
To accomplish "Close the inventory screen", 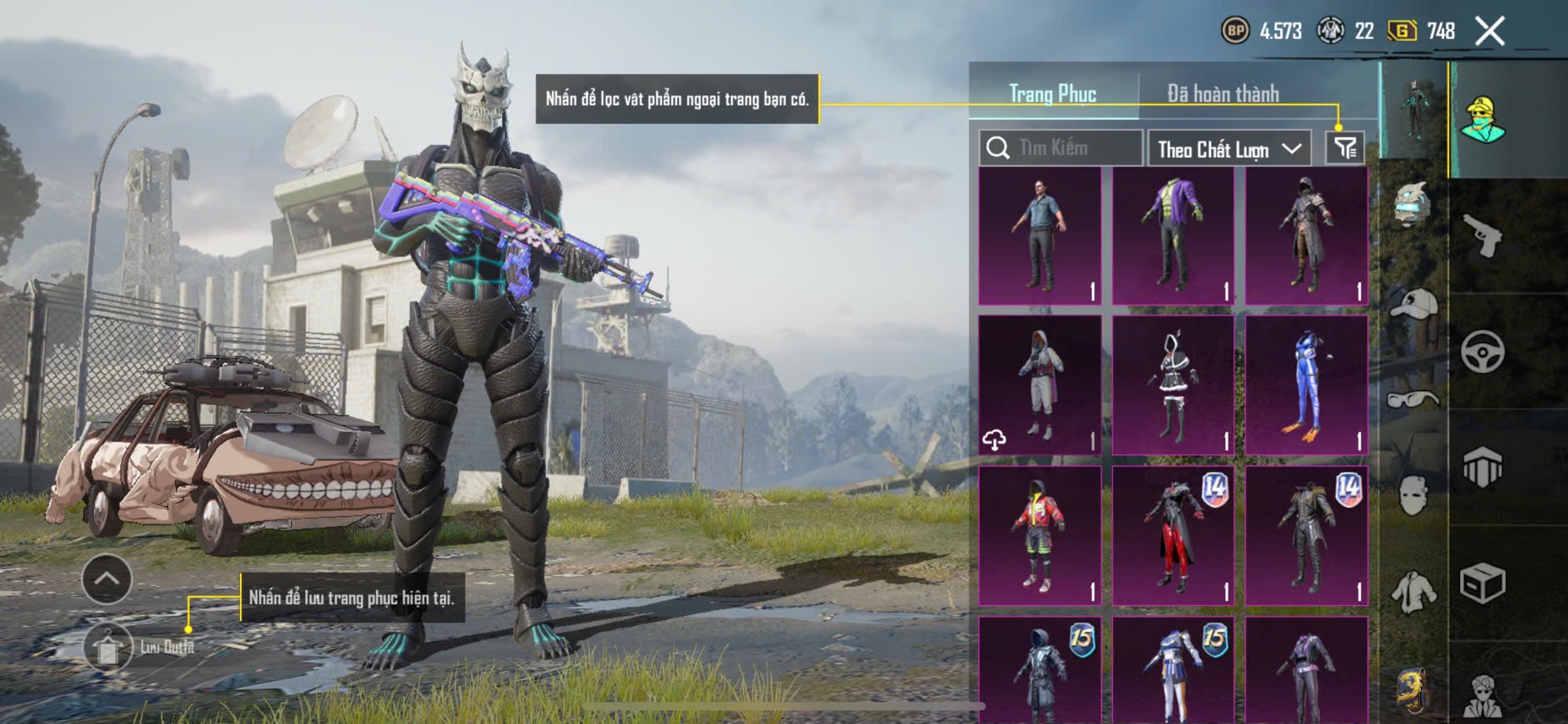I will coord(1490,32).
